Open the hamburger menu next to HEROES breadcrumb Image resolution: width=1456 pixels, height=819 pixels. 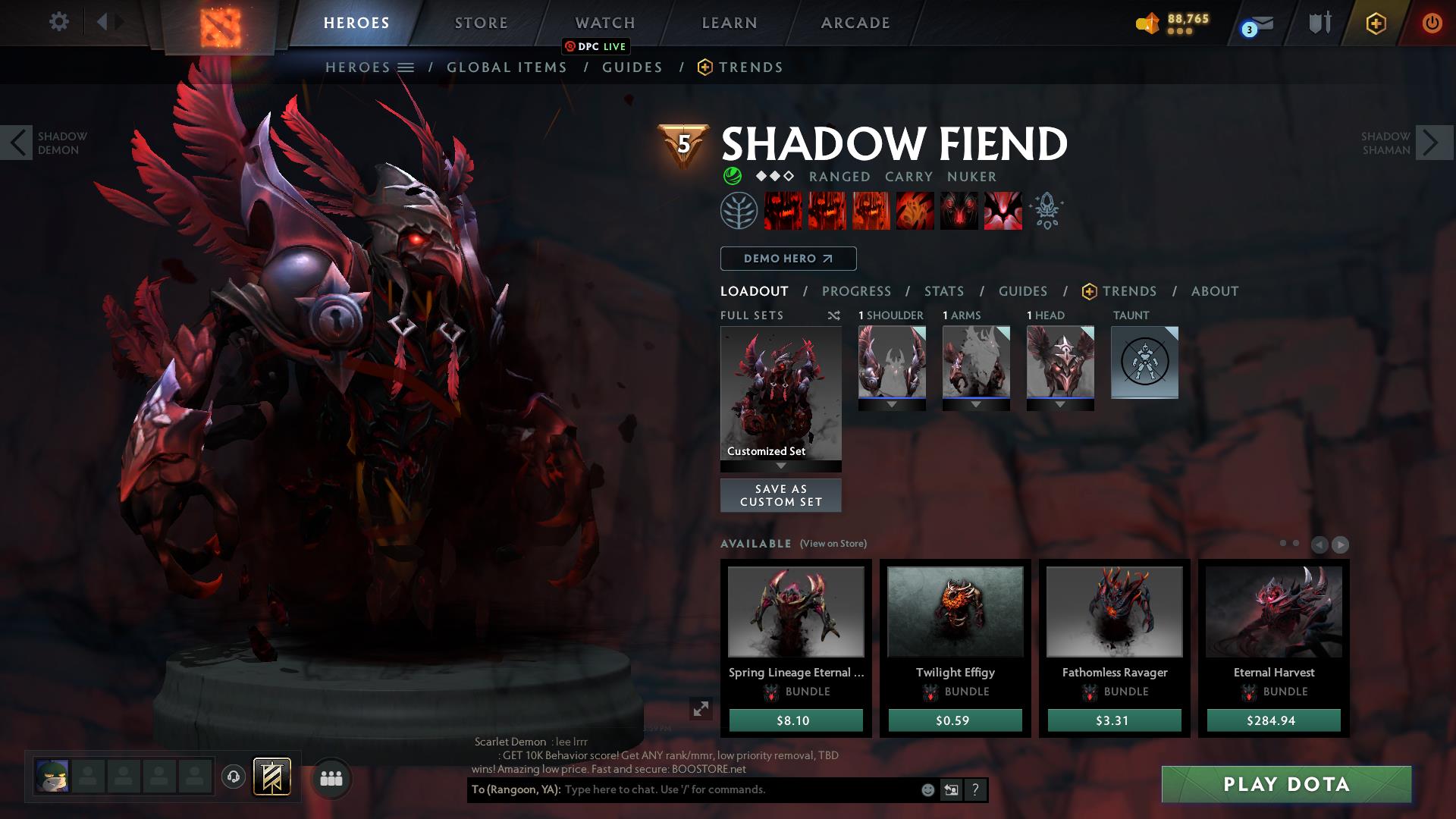click(x=406, y=67)
